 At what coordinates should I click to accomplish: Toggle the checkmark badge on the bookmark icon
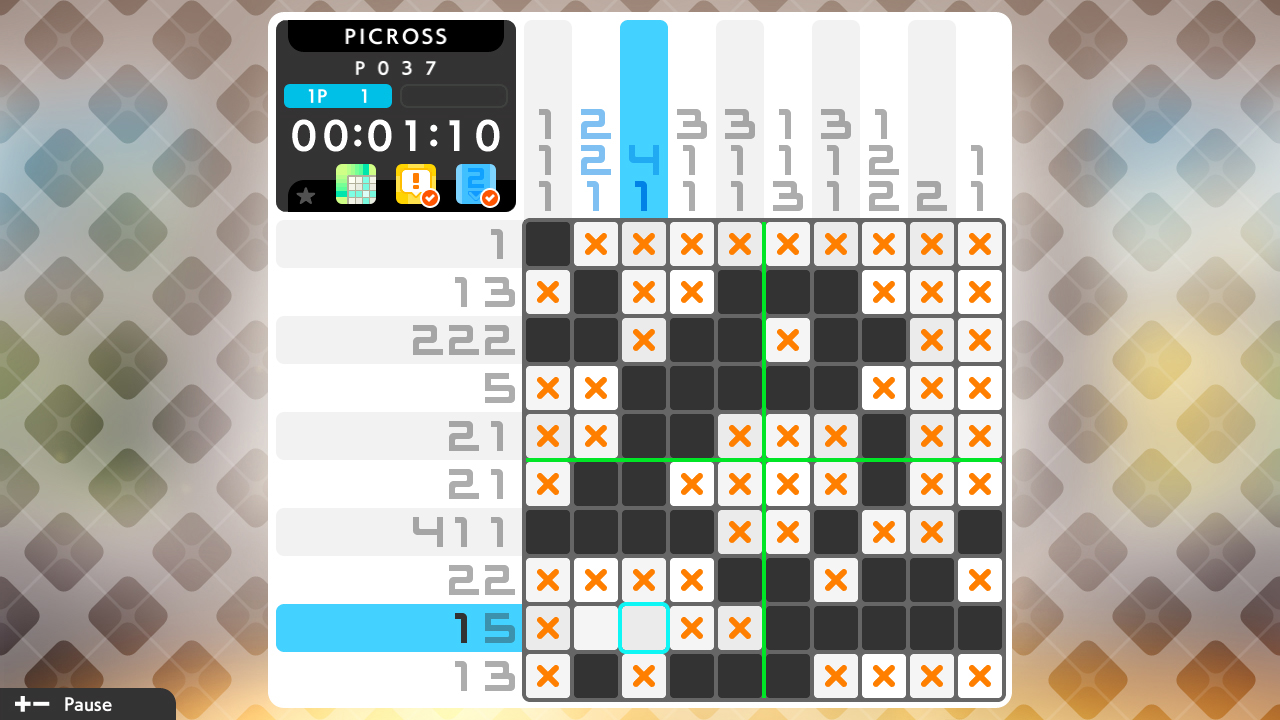(489, 196)
